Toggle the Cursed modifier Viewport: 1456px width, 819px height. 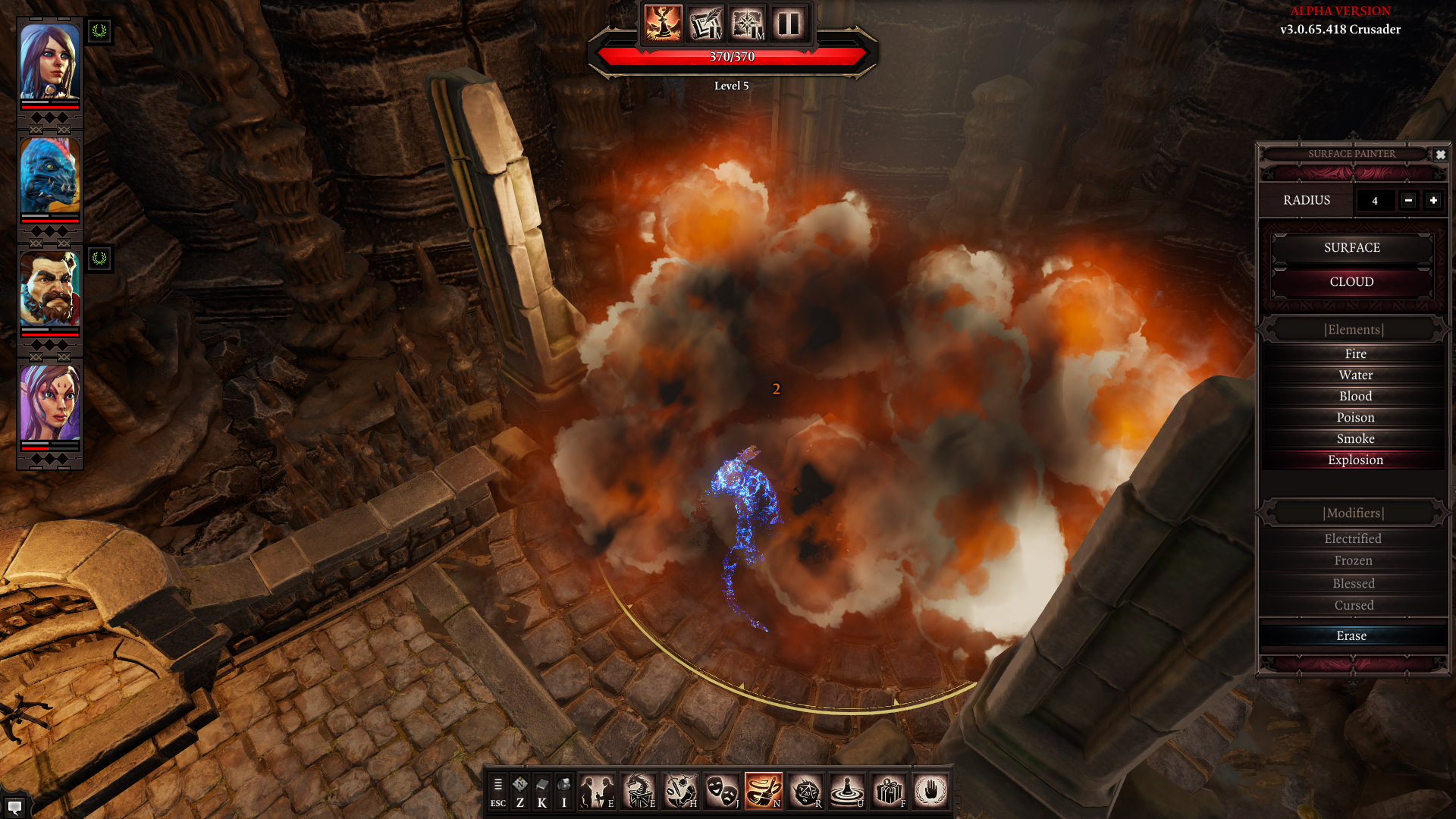click(1353, 606)
